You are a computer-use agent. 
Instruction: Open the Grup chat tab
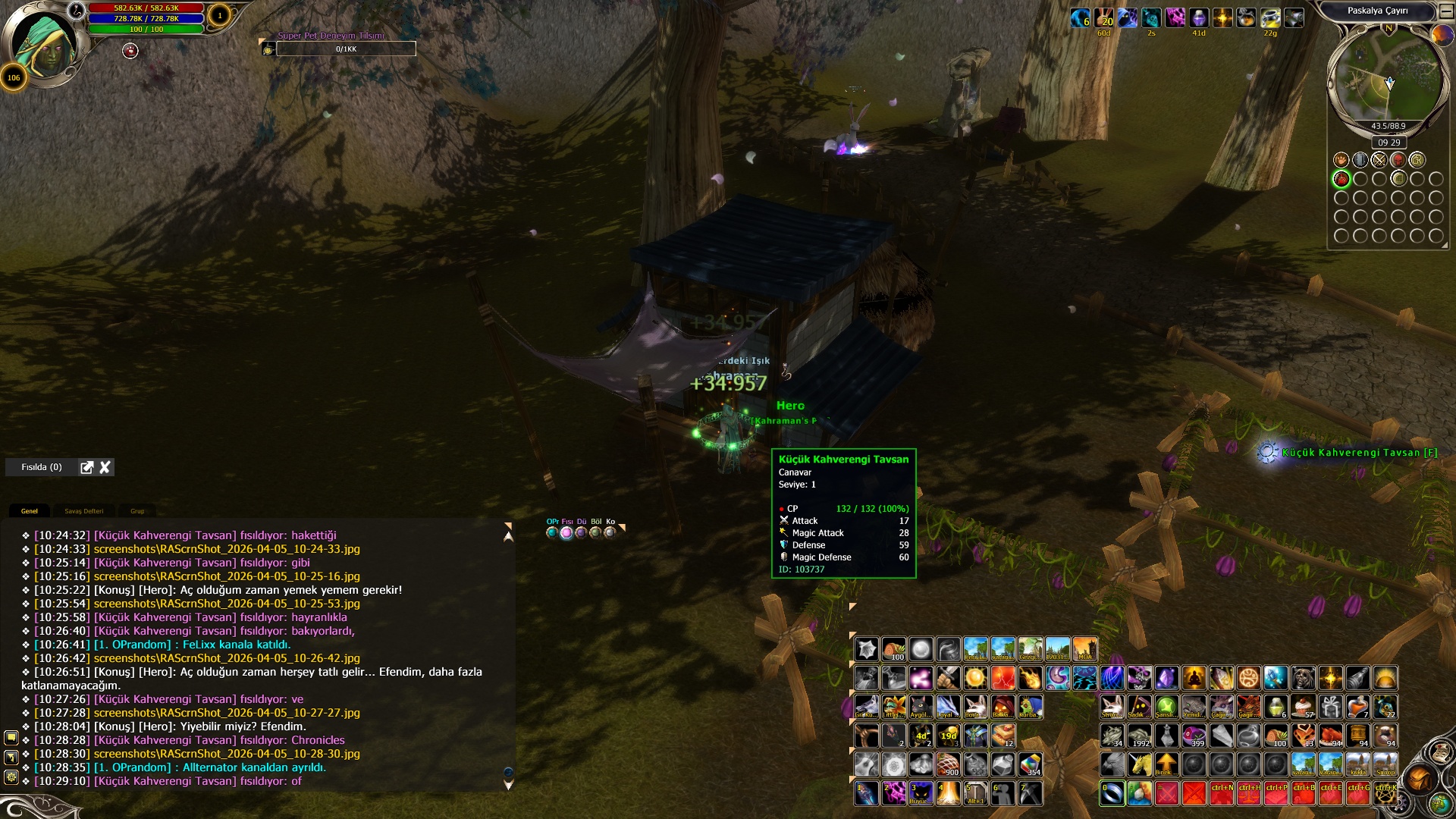click(x=137, y=511)
